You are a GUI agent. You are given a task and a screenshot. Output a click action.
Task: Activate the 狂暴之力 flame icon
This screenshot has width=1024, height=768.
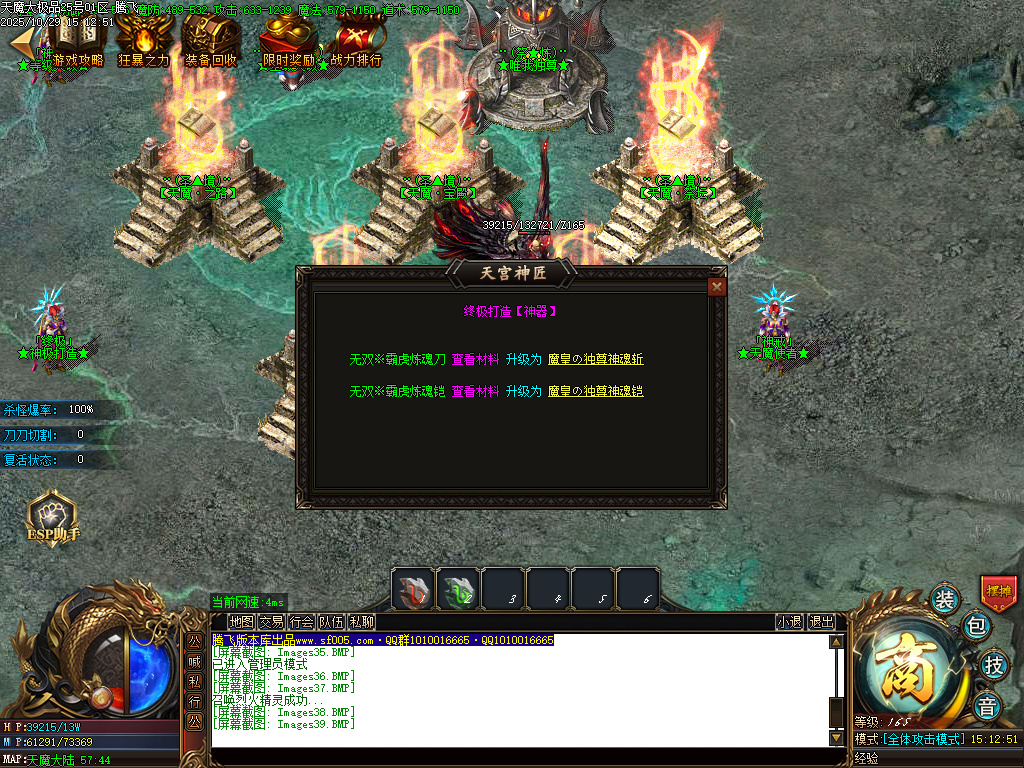point(144,42)
